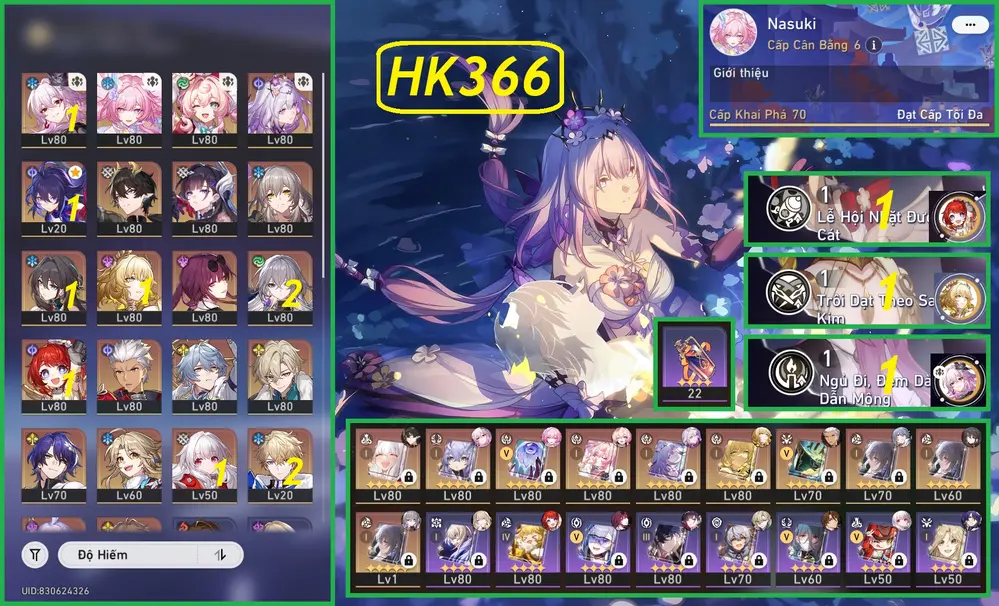This screenshot has width=999, height=606.
Task: Toggle the sort order arrows button
Action: [219, 554]
